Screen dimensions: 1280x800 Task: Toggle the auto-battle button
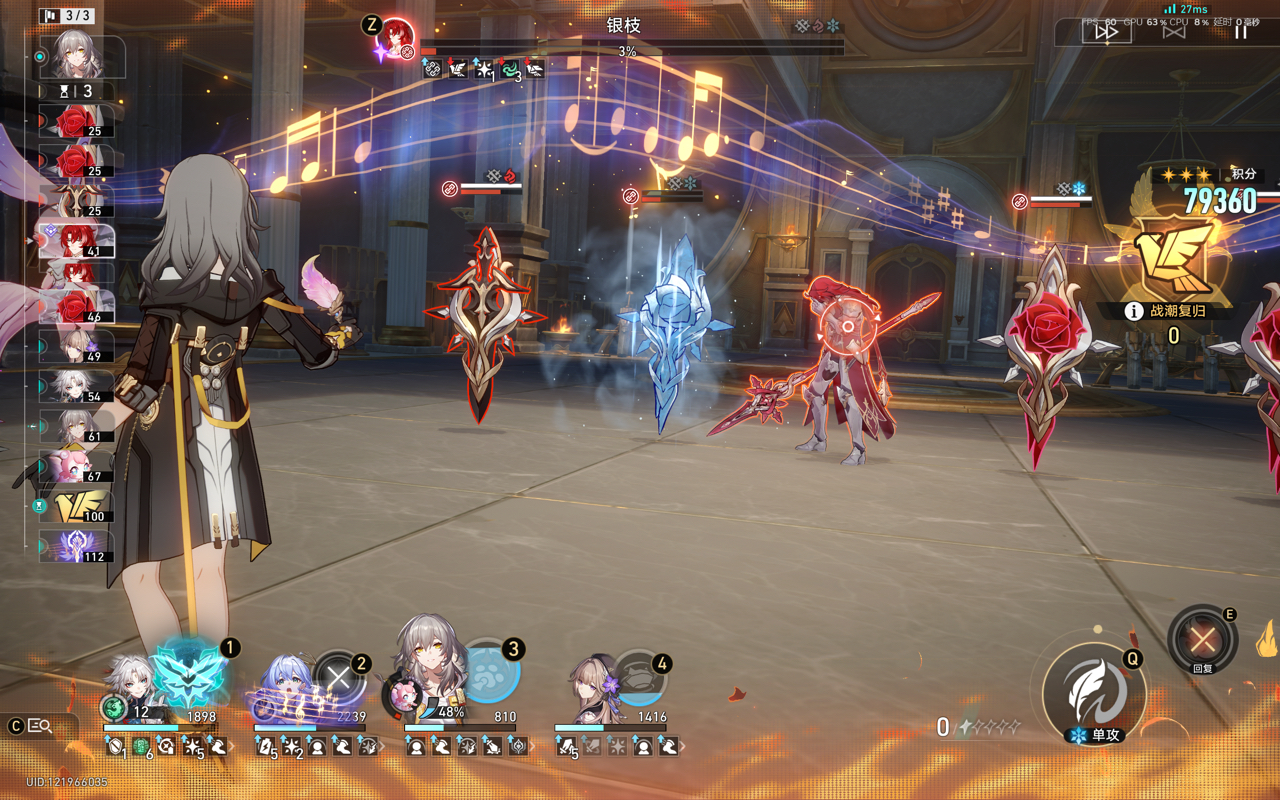(x=1174, y=32)
